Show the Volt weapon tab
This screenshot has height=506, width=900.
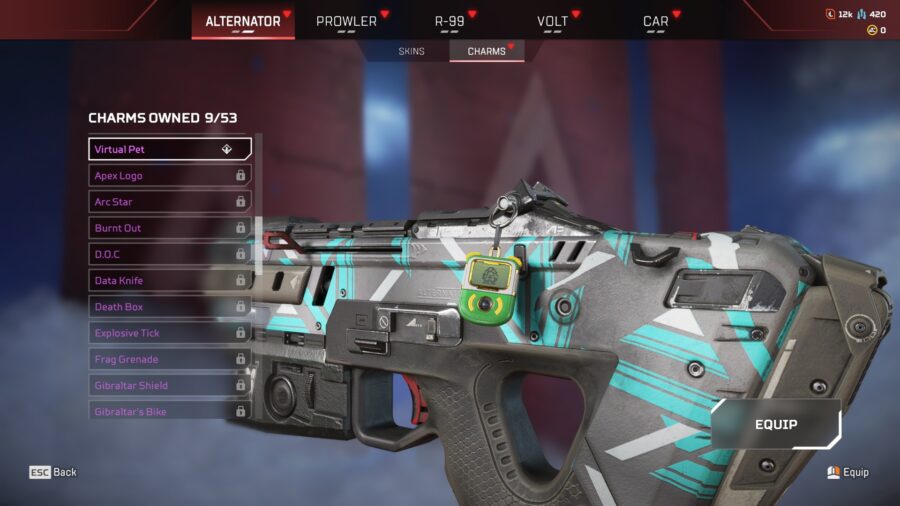(x=552, y=21)
